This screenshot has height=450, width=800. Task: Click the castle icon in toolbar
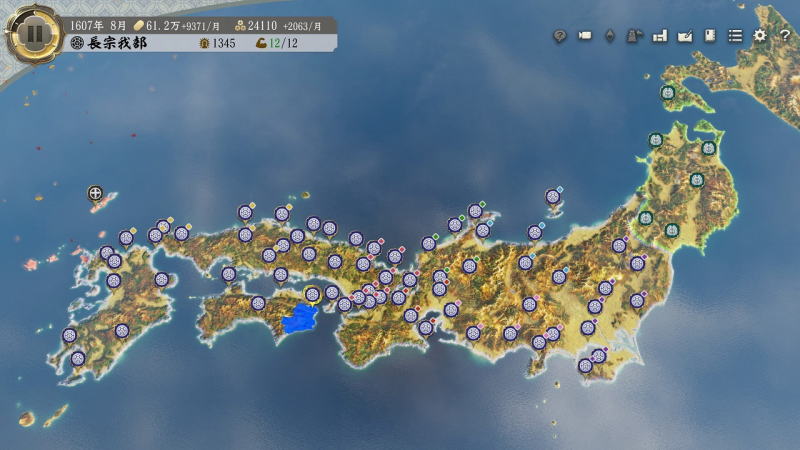click(x=634, y=35)
